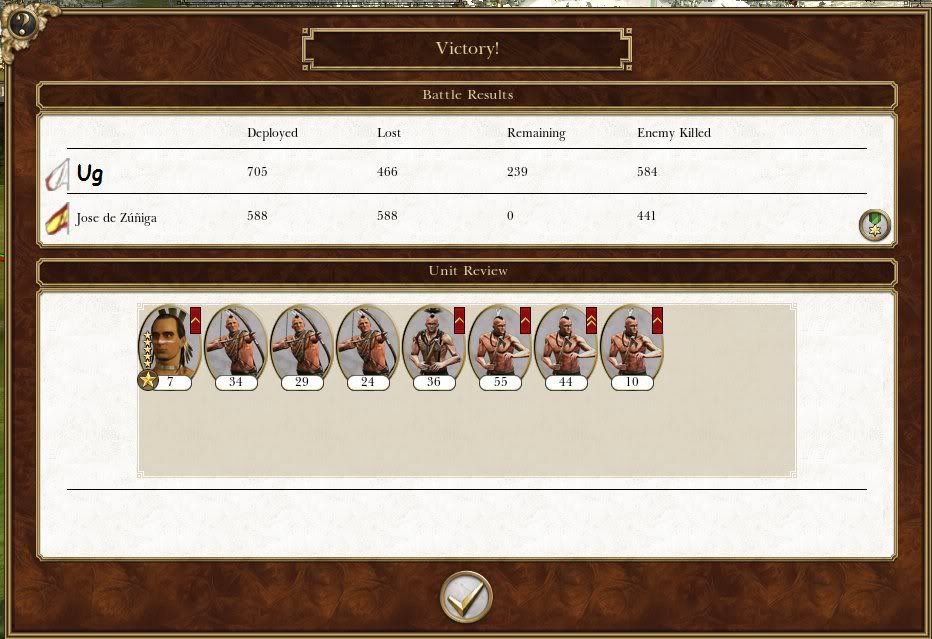Pick the warrior unit with 10 men left
The height and width of the screenshot is (639, 932).
(631, 345)
